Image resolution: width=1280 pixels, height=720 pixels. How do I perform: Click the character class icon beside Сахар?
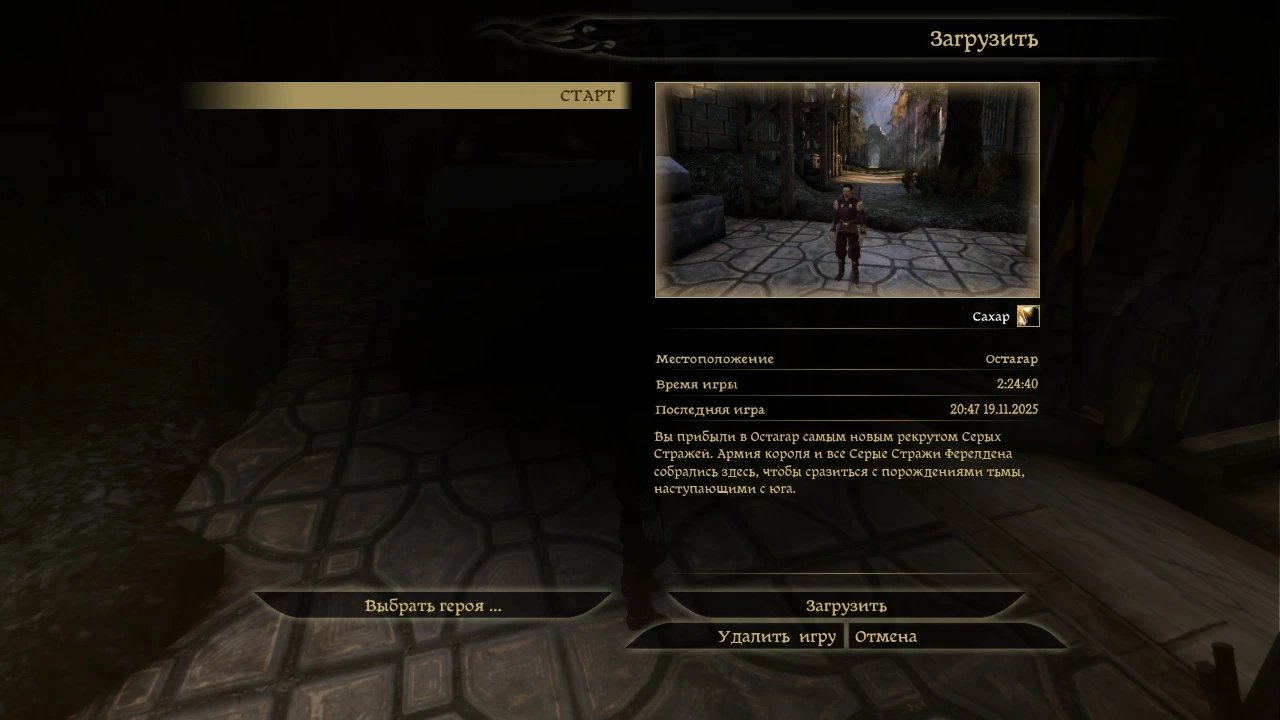(x=1029, y=316)
